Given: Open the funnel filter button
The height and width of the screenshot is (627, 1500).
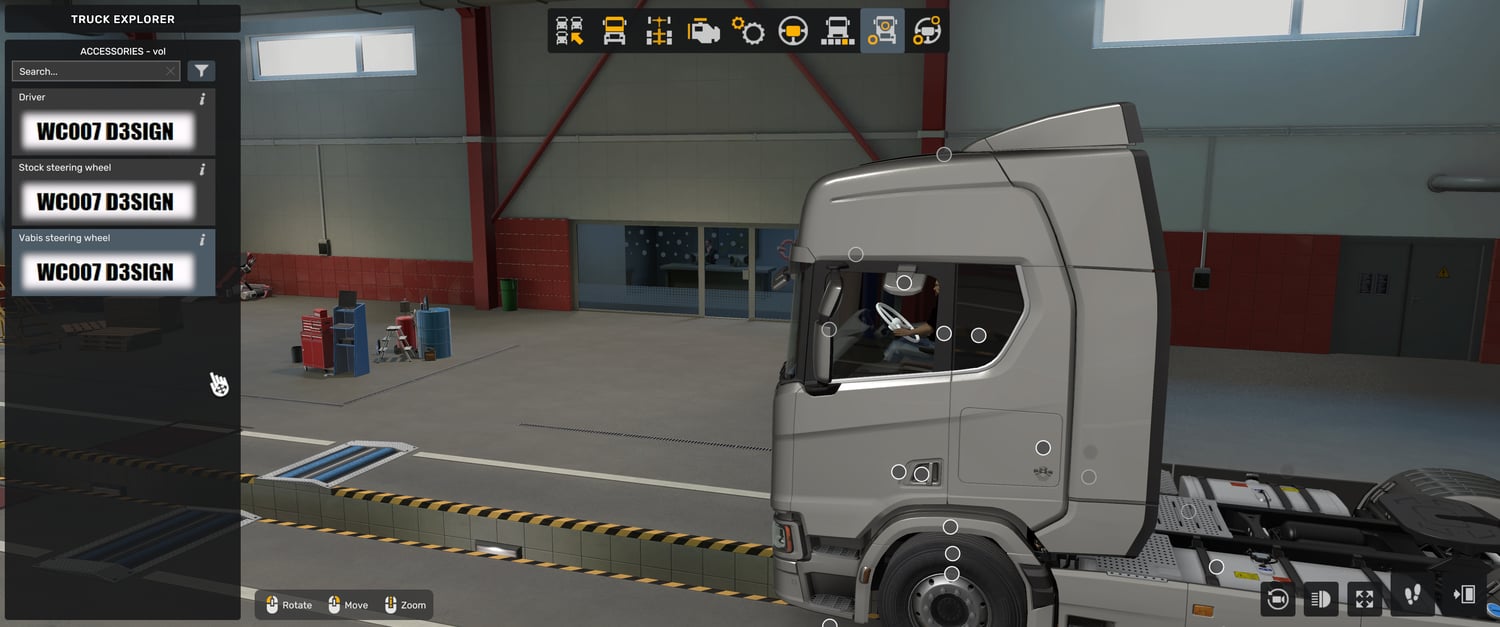Looking at the screenshot, I should click(201, 71).
